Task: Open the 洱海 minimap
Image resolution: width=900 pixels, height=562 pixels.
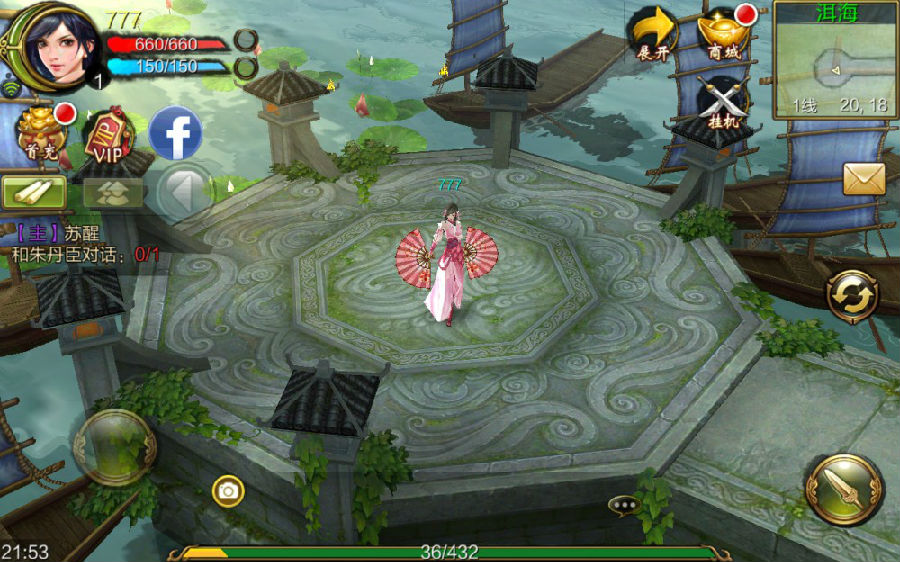Action: tap(835, 62)
